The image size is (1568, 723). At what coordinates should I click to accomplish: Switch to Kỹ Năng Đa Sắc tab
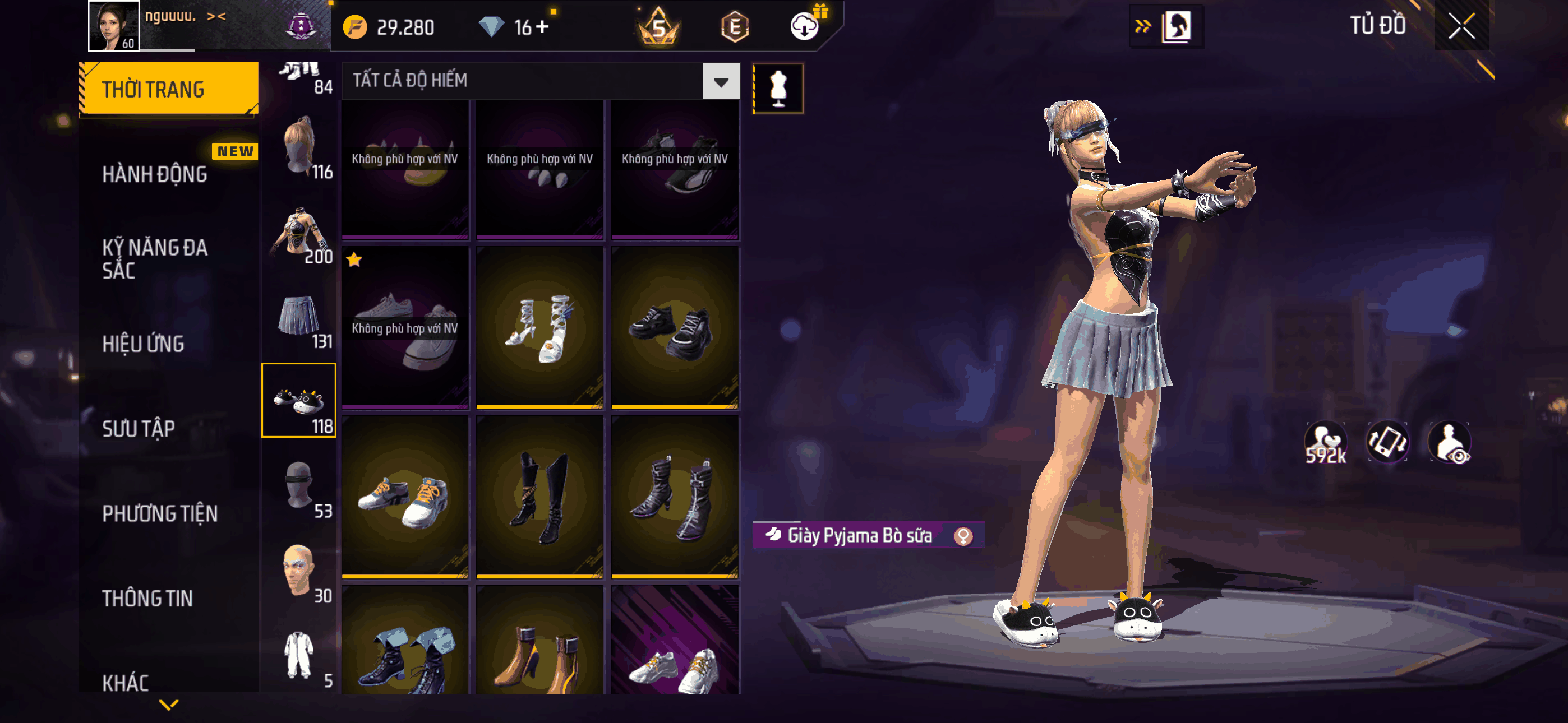[155, 258]
